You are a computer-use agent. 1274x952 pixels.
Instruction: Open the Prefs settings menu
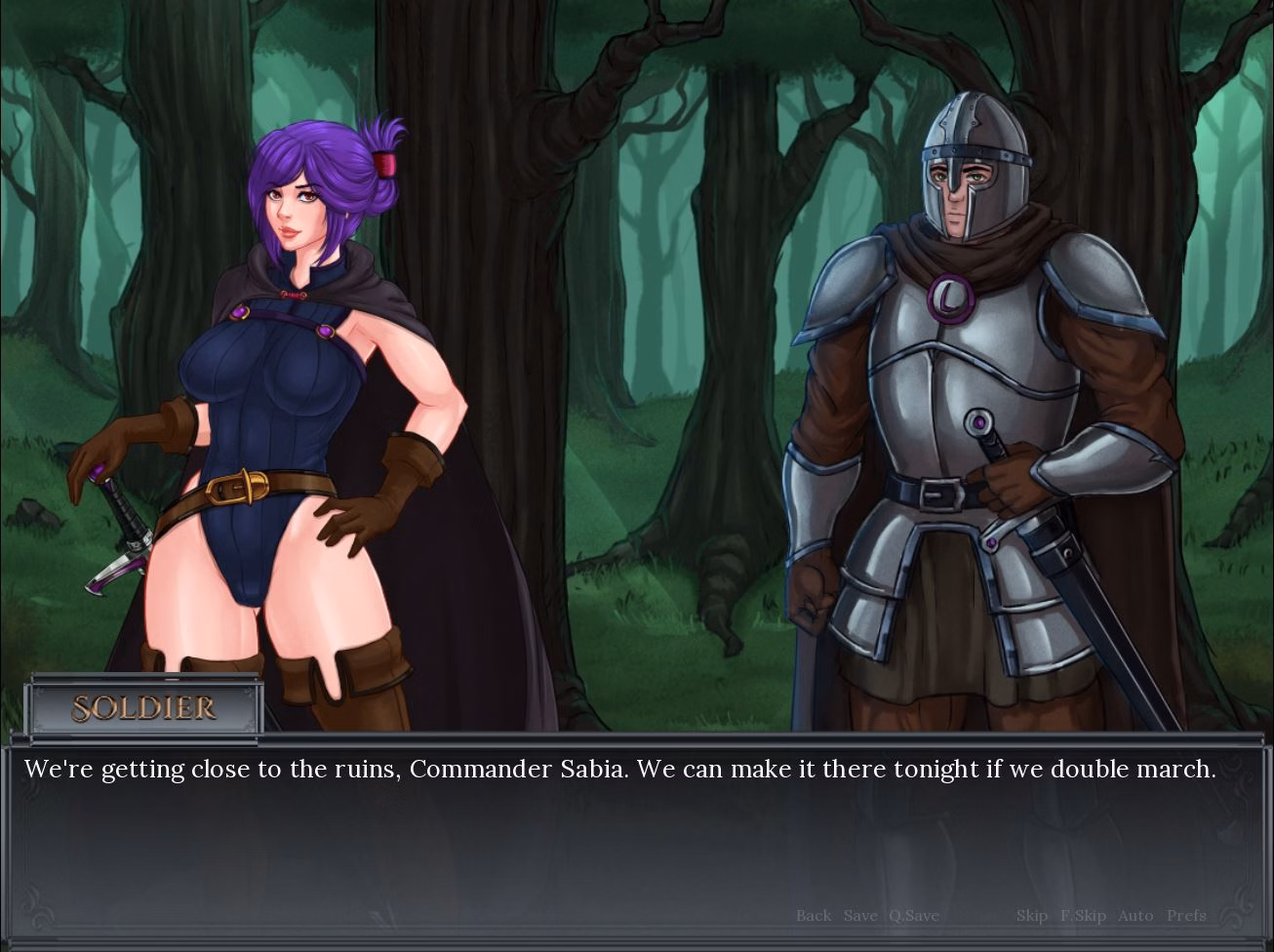[1186, 915]
